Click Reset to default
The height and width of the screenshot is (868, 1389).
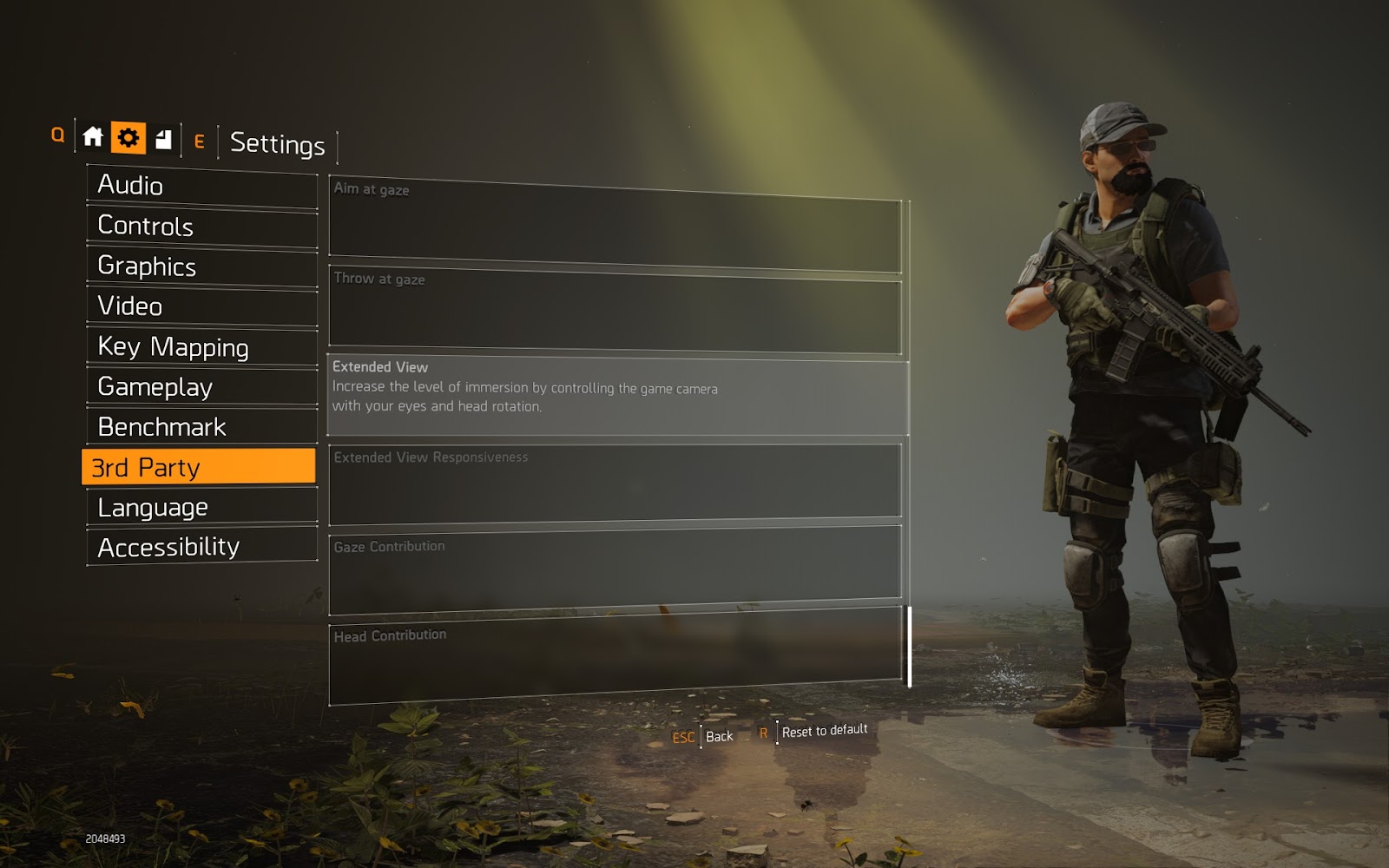click(x=824, y=731)
